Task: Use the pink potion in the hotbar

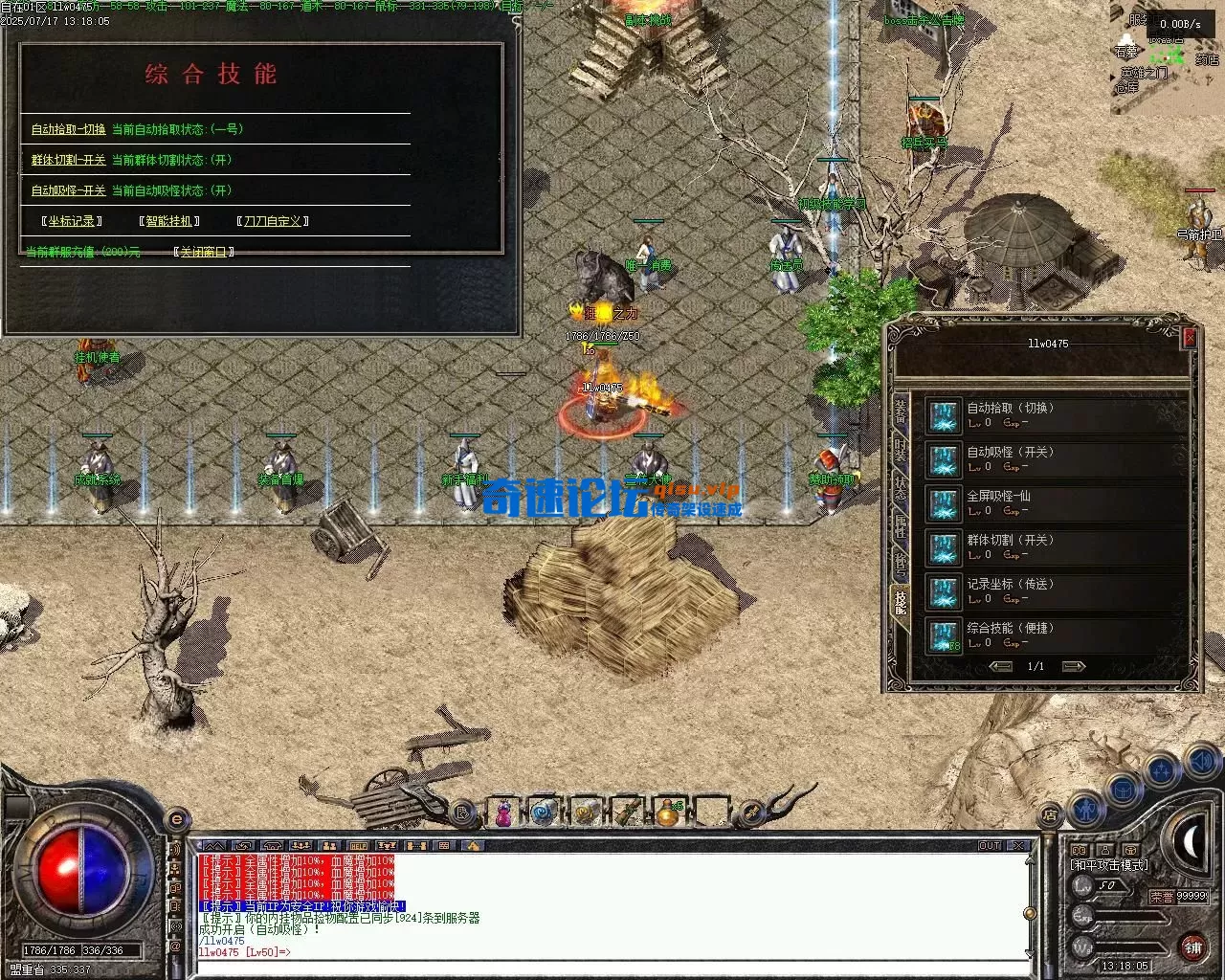Action: tap(503, 813)
